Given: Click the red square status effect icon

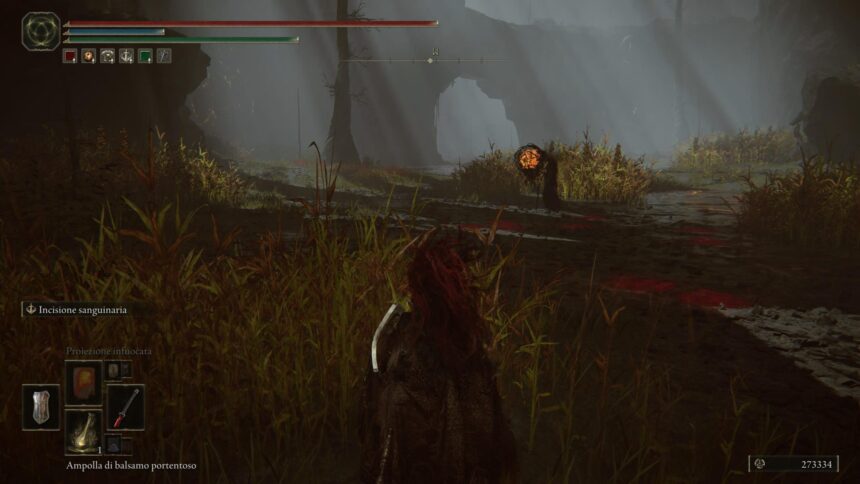Looking at the screenshot, I should [x=70, y=56].
